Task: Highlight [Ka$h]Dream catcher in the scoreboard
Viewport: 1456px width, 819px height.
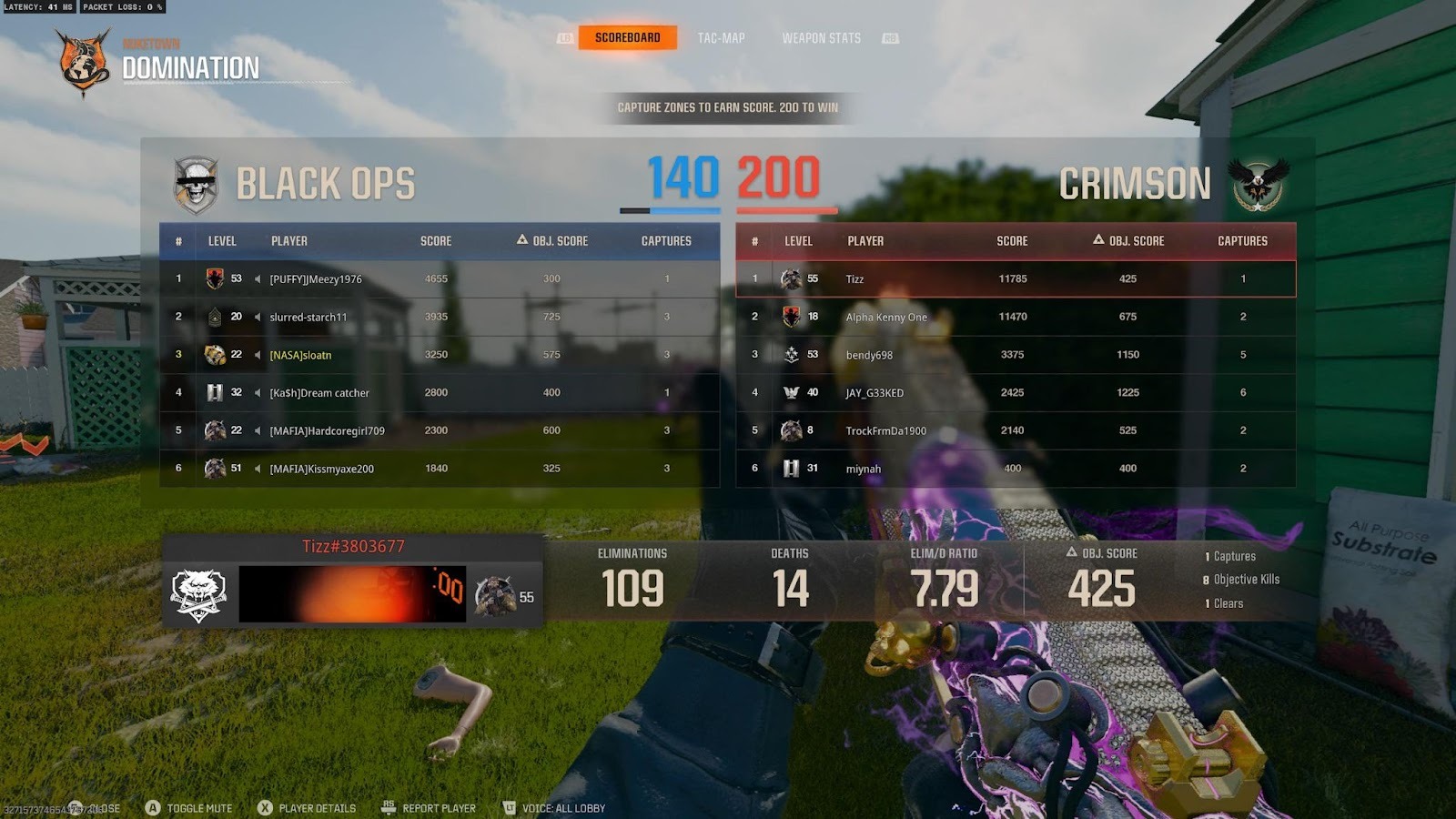Action: [318, 393]
